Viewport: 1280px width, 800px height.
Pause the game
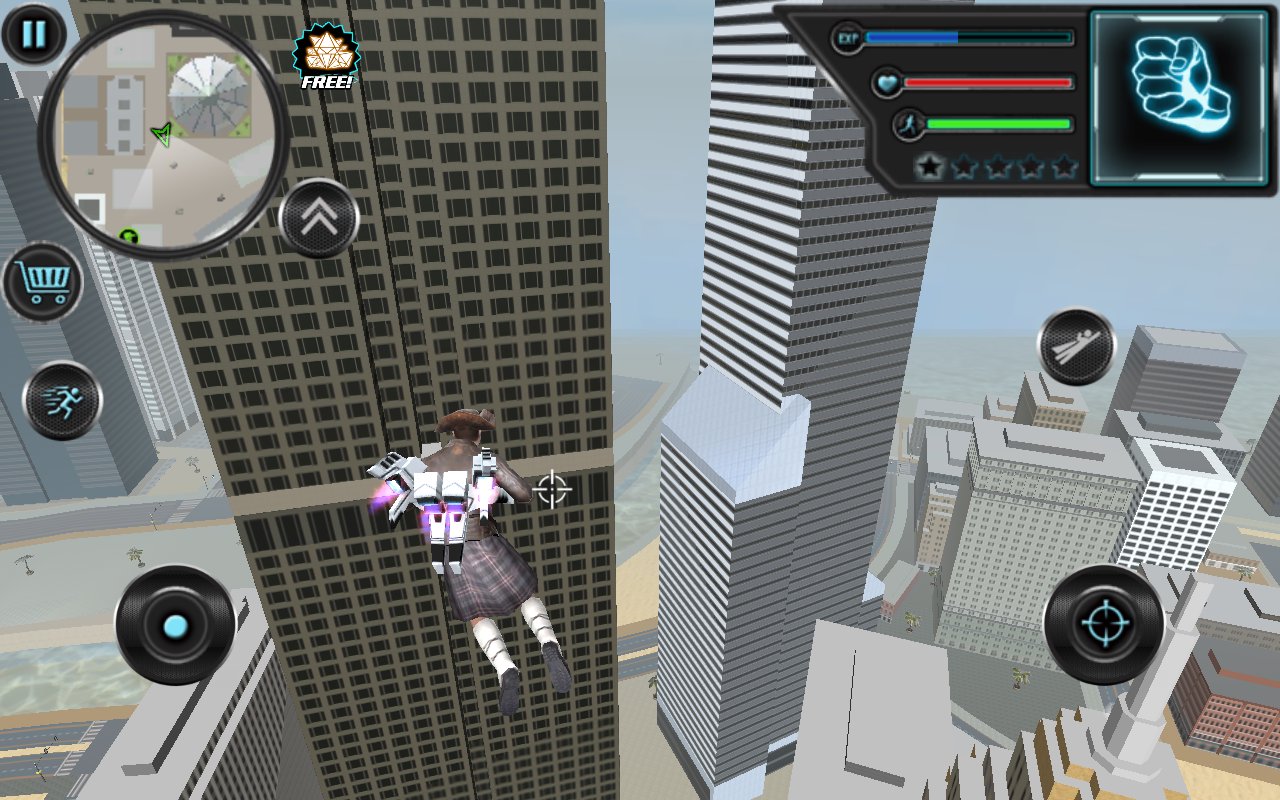click(x=34, y=34)
